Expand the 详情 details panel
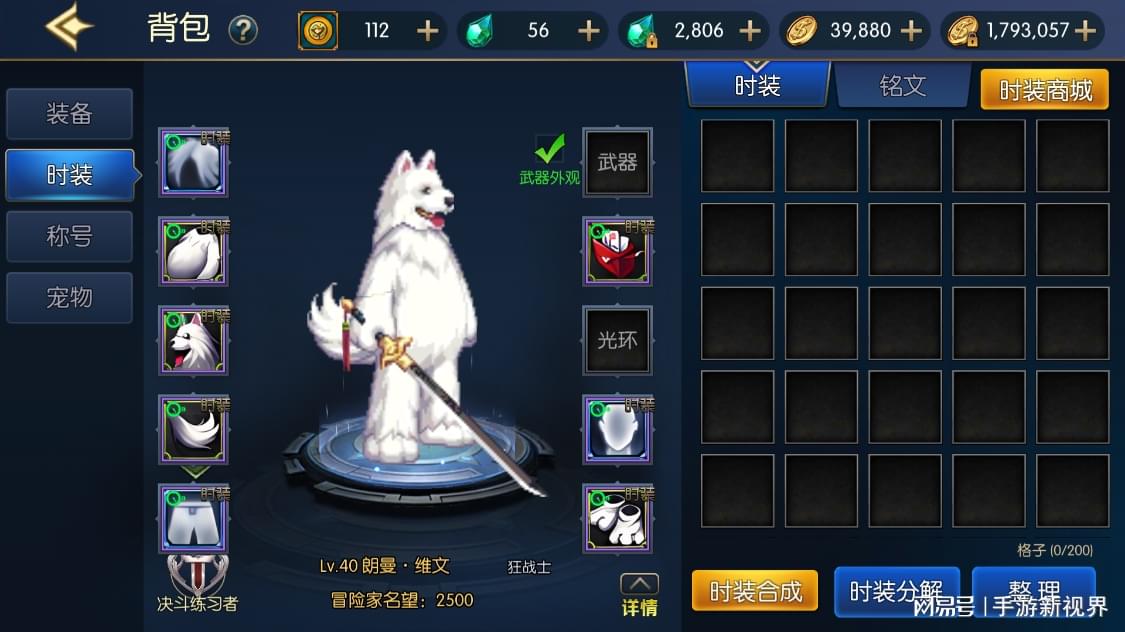Viewport: 1125px width, 632px height. 639,596
